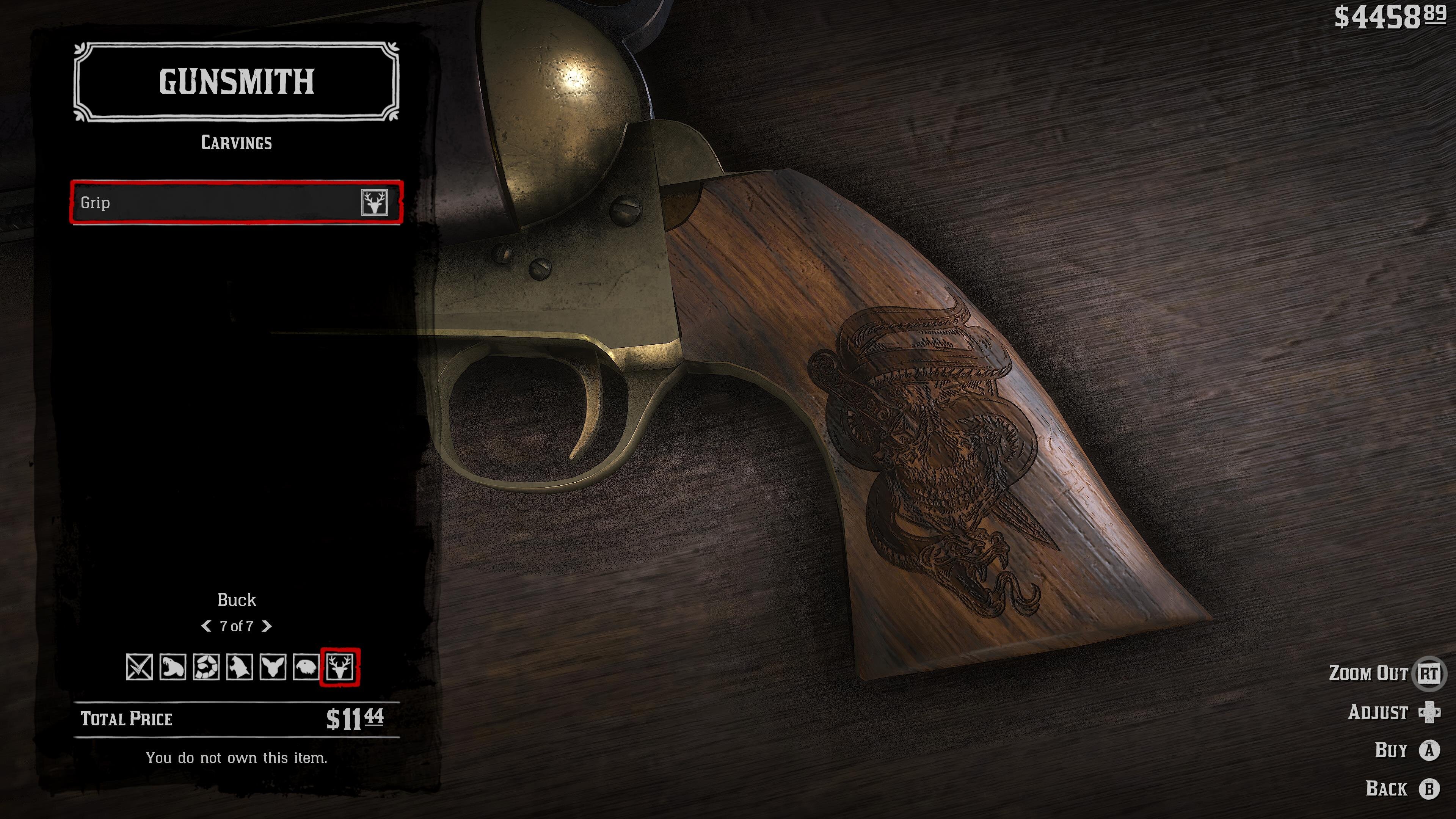Choose the wolf head carving icon
This screenshot has height=819, width=1456.
pyautogui.click(x=239, y=667)
